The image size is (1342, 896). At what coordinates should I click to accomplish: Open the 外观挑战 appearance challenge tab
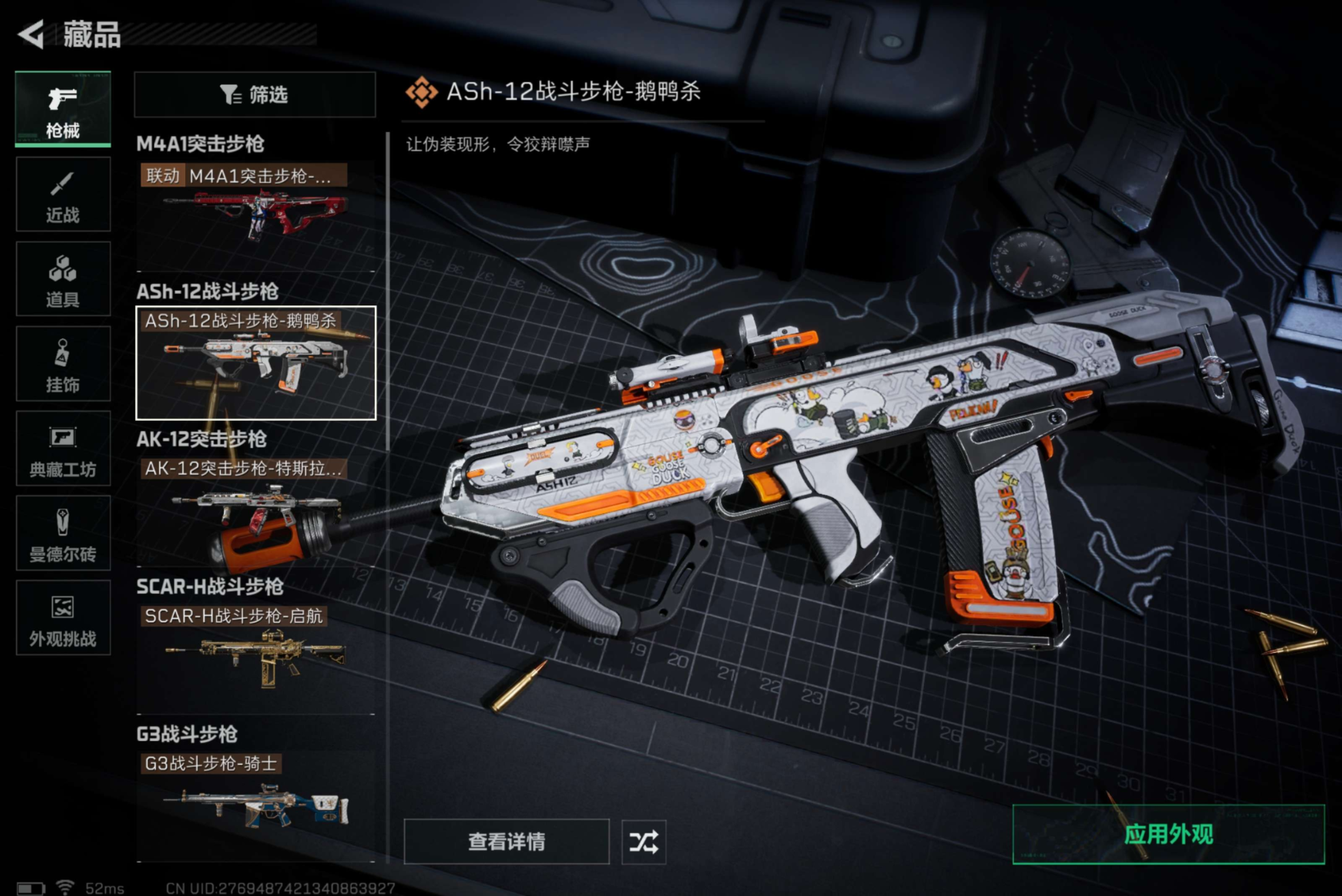coord(63,618)
